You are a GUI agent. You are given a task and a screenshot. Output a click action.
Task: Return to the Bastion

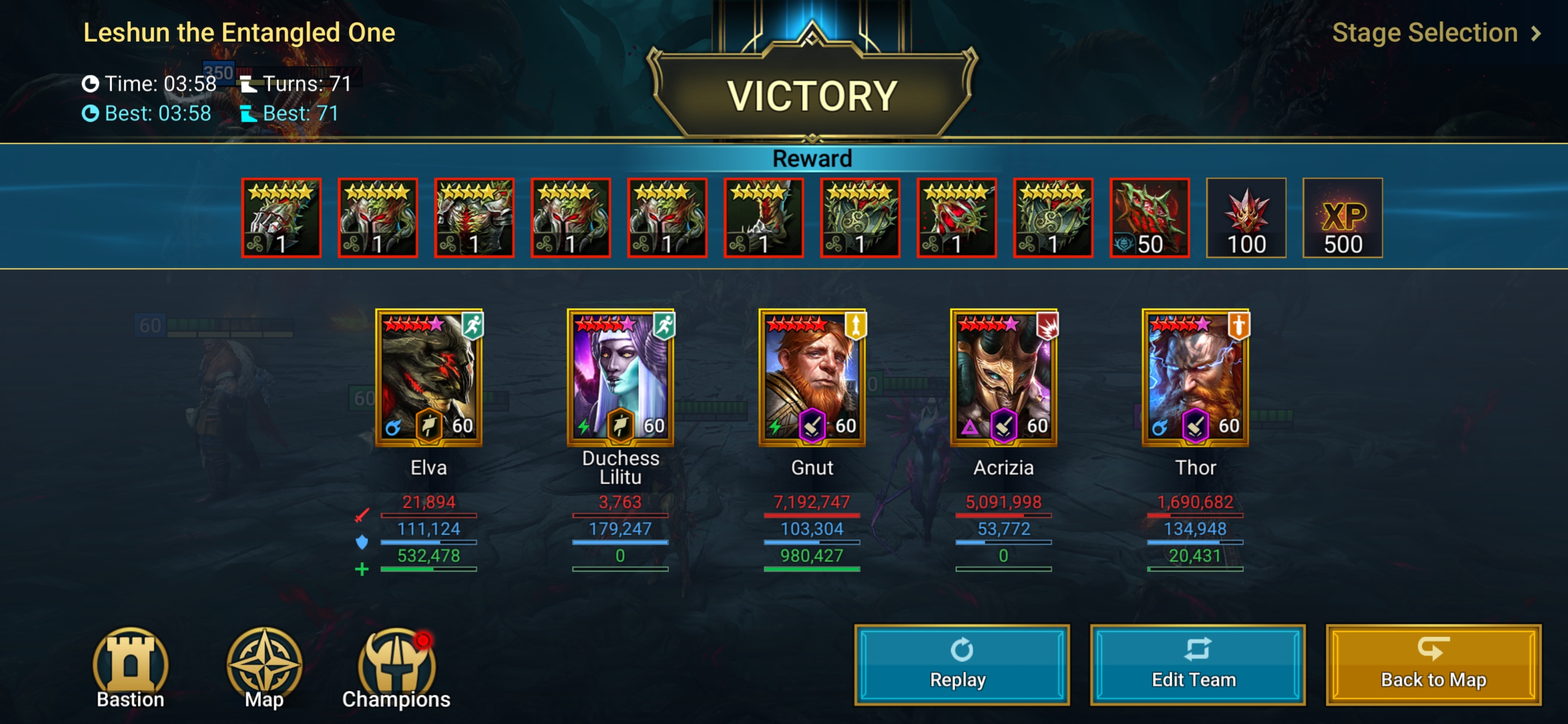coord(130,668)
